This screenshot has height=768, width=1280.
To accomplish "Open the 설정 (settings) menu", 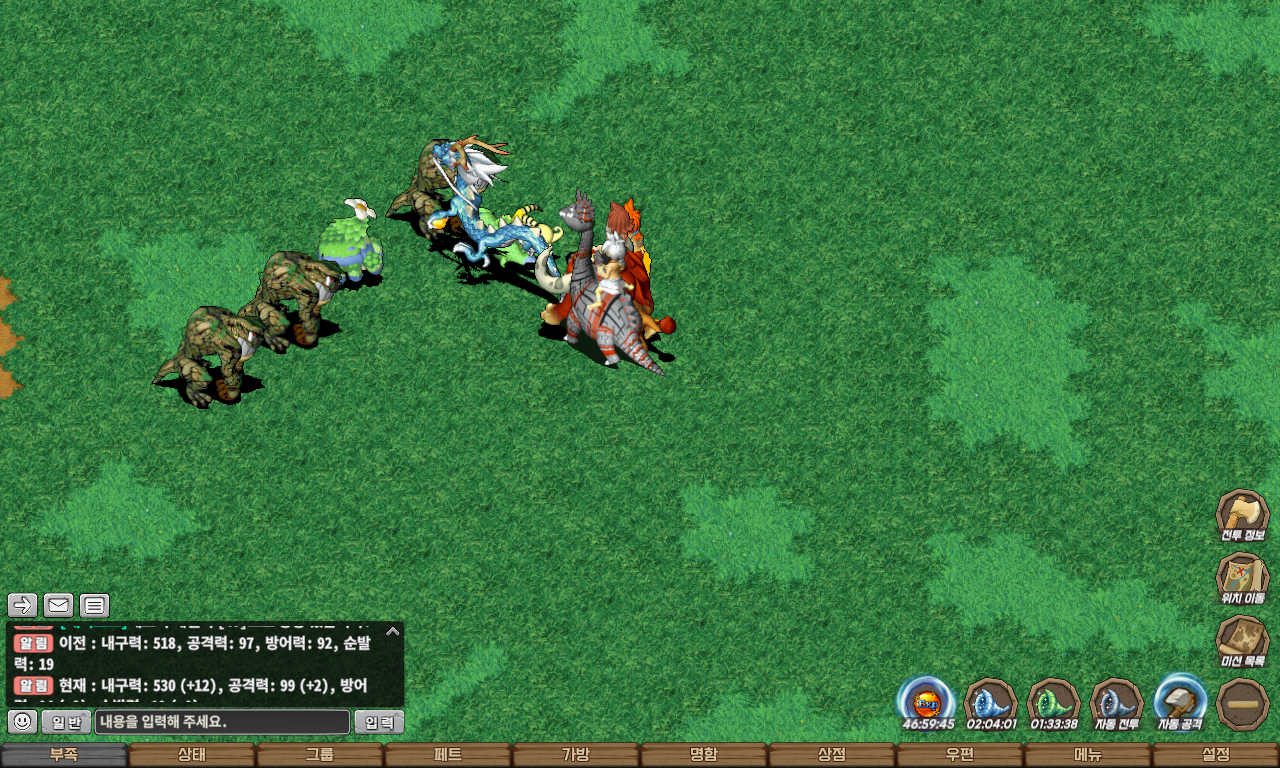I will pos(1216,755).
